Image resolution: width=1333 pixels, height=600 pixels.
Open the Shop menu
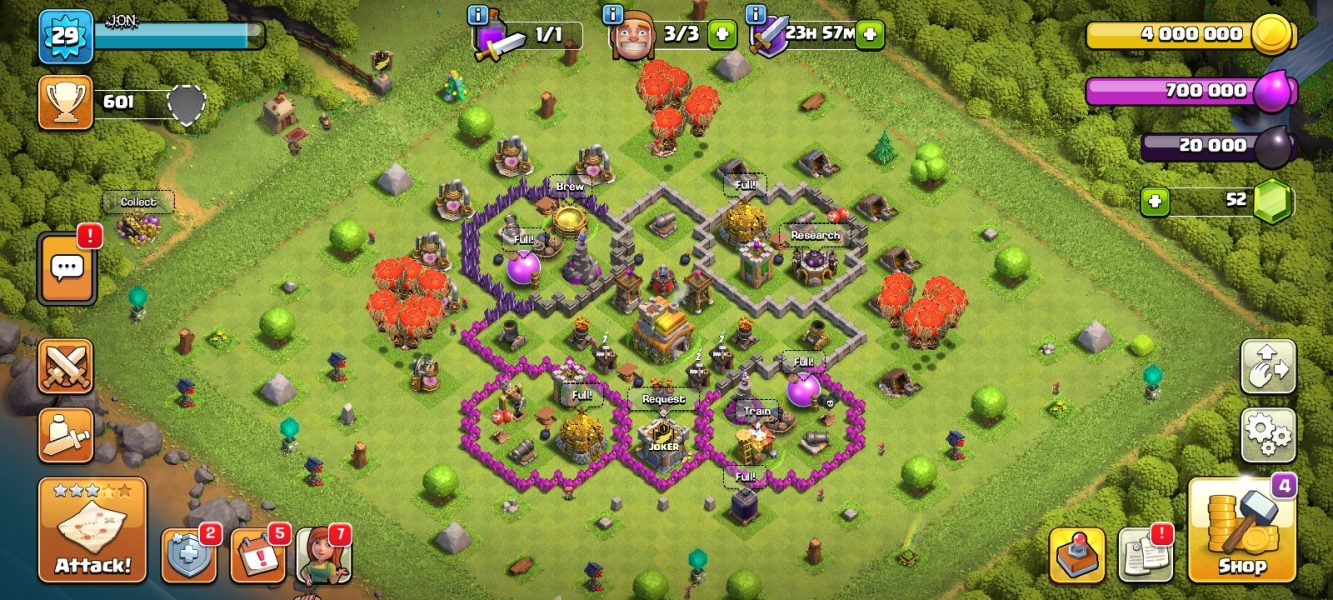pos(1242,530)
